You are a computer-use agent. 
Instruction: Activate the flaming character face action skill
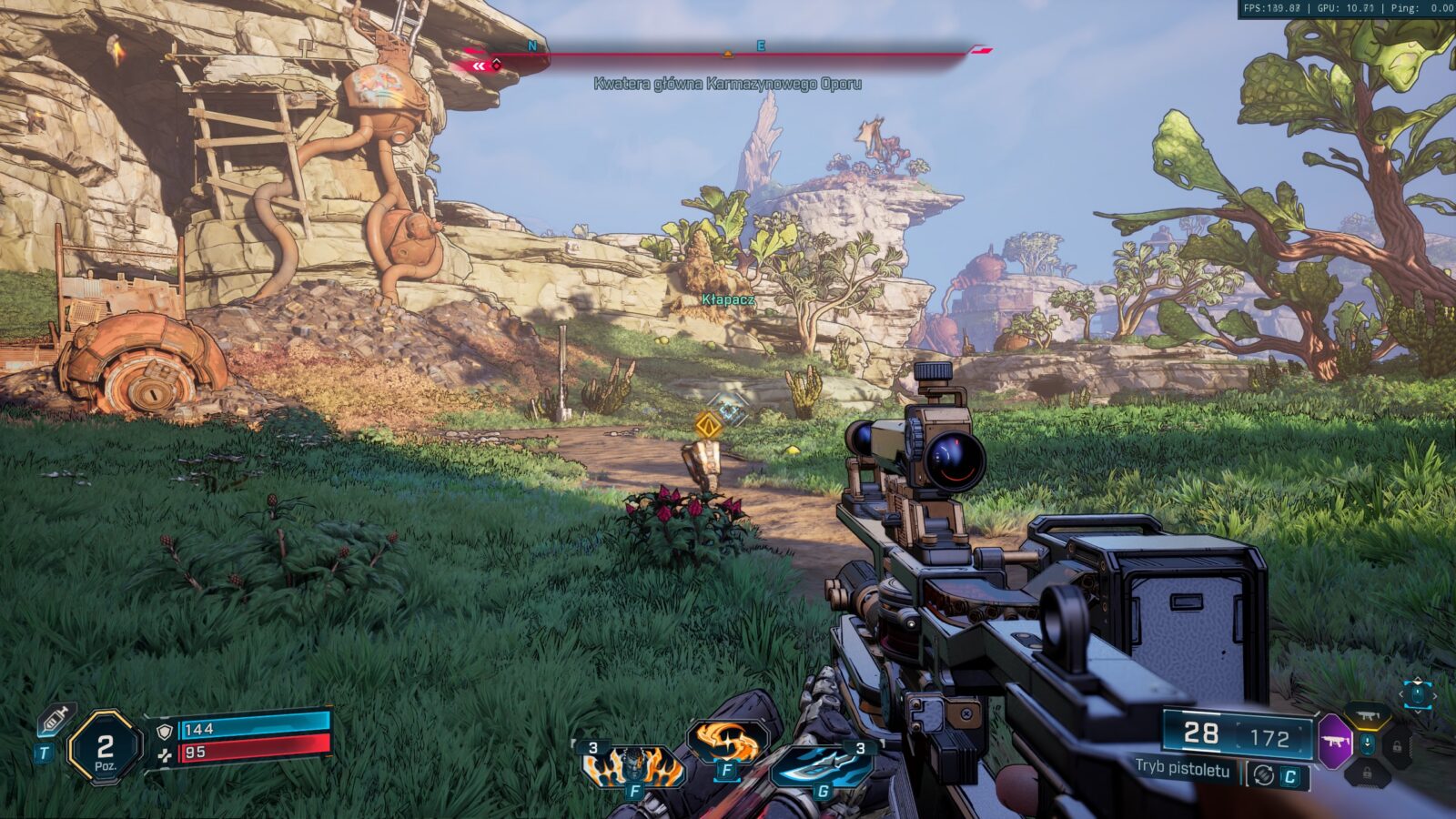(633, 766)
